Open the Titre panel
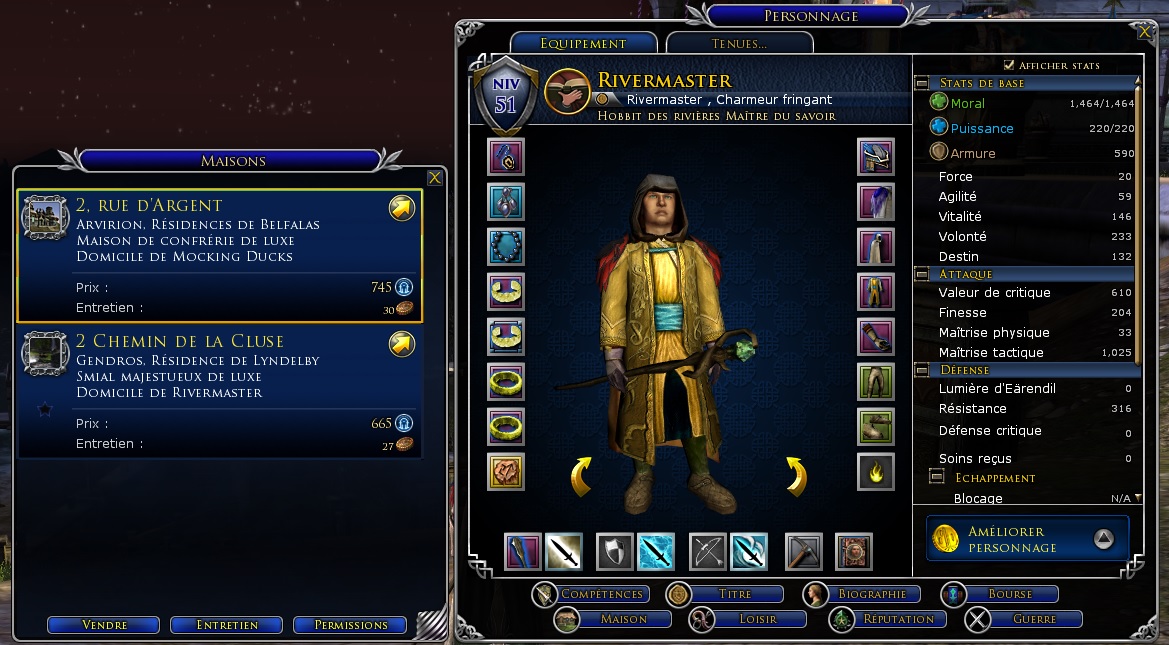 [735, 594]
